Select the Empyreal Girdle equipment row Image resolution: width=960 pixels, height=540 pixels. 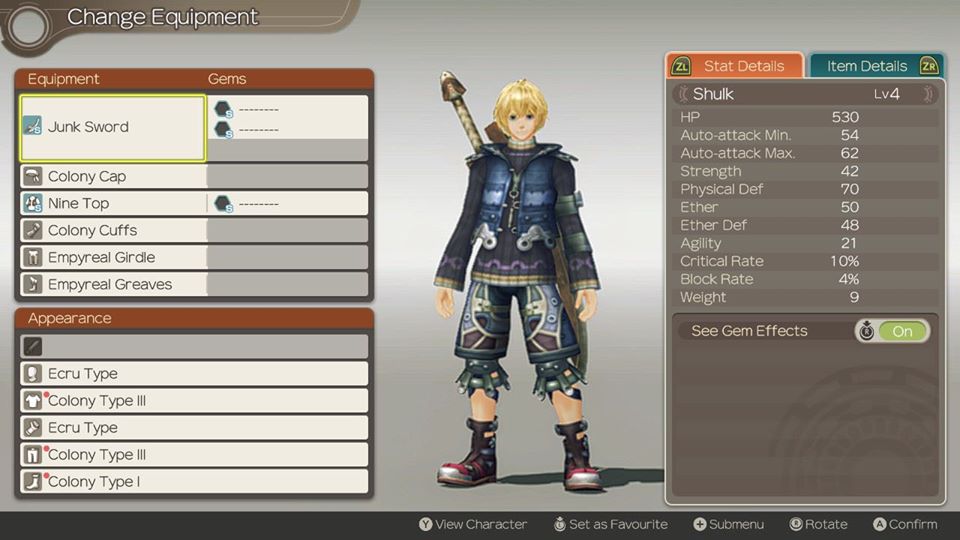113,257
